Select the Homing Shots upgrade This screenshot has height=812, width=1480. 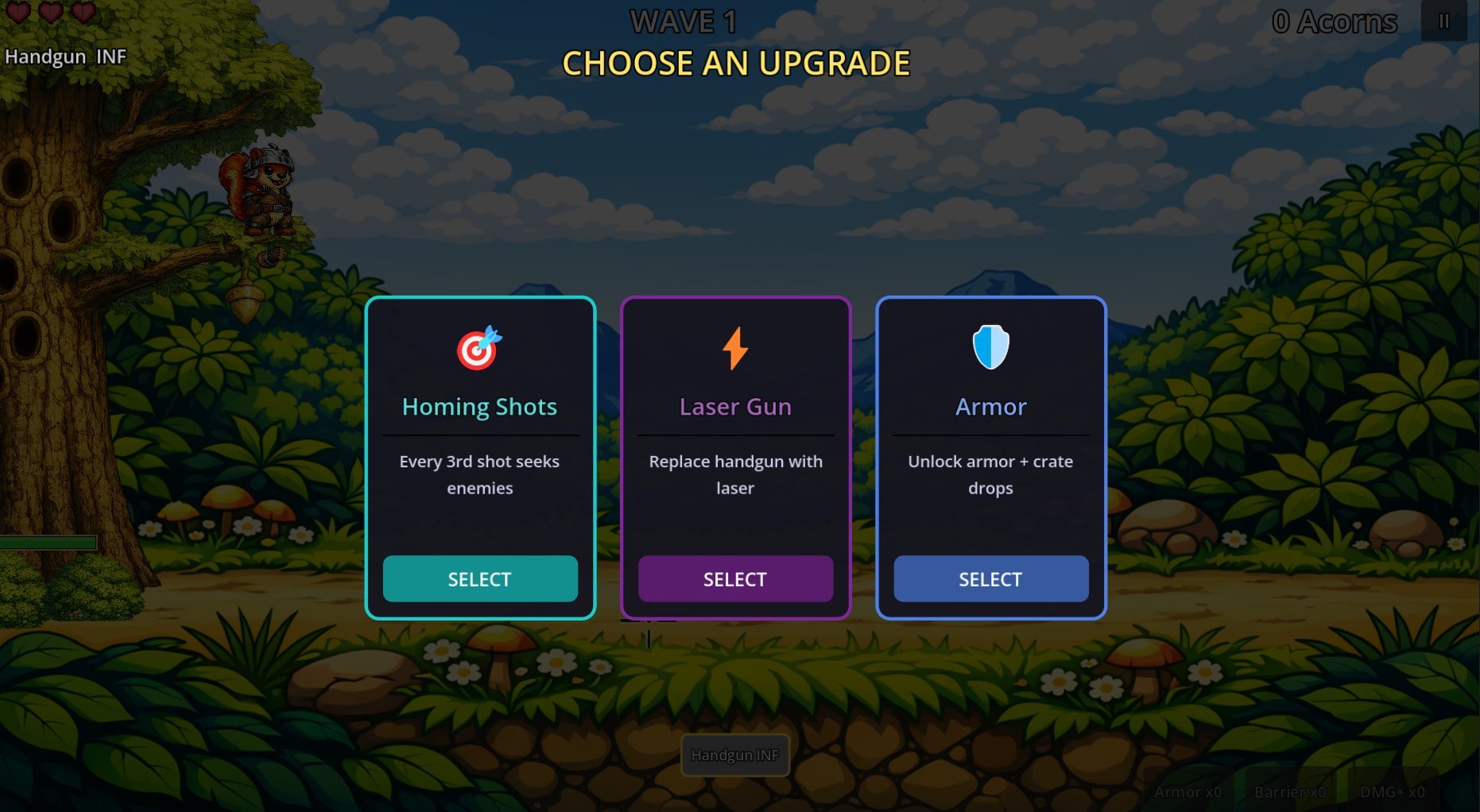pos(480,578)
